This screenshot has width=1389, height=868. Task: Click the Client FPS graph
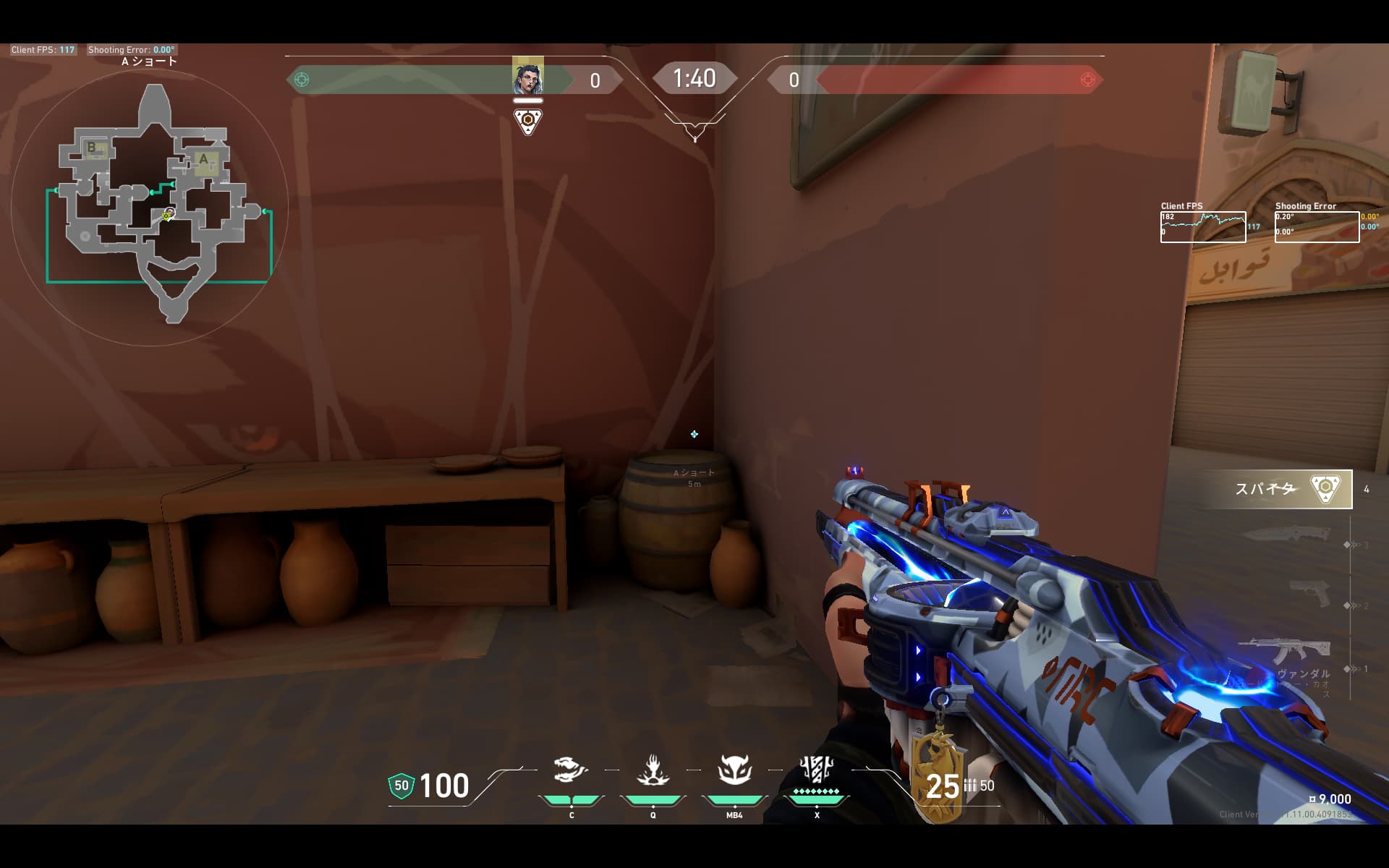click(x=1202, y=227)
